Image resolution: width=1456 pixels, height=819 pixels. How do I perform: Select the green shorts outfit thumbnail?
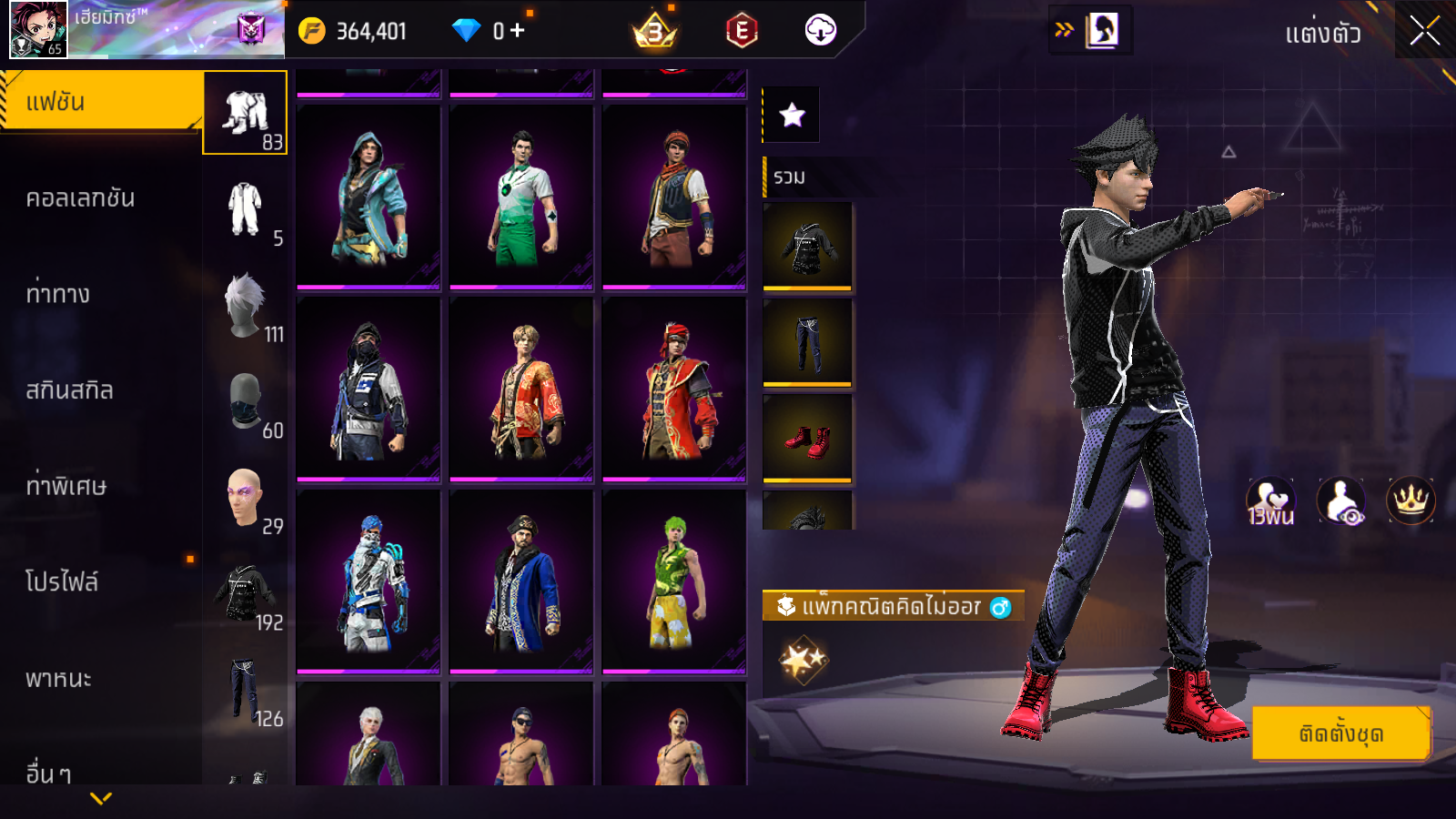[x=521, y=197]
